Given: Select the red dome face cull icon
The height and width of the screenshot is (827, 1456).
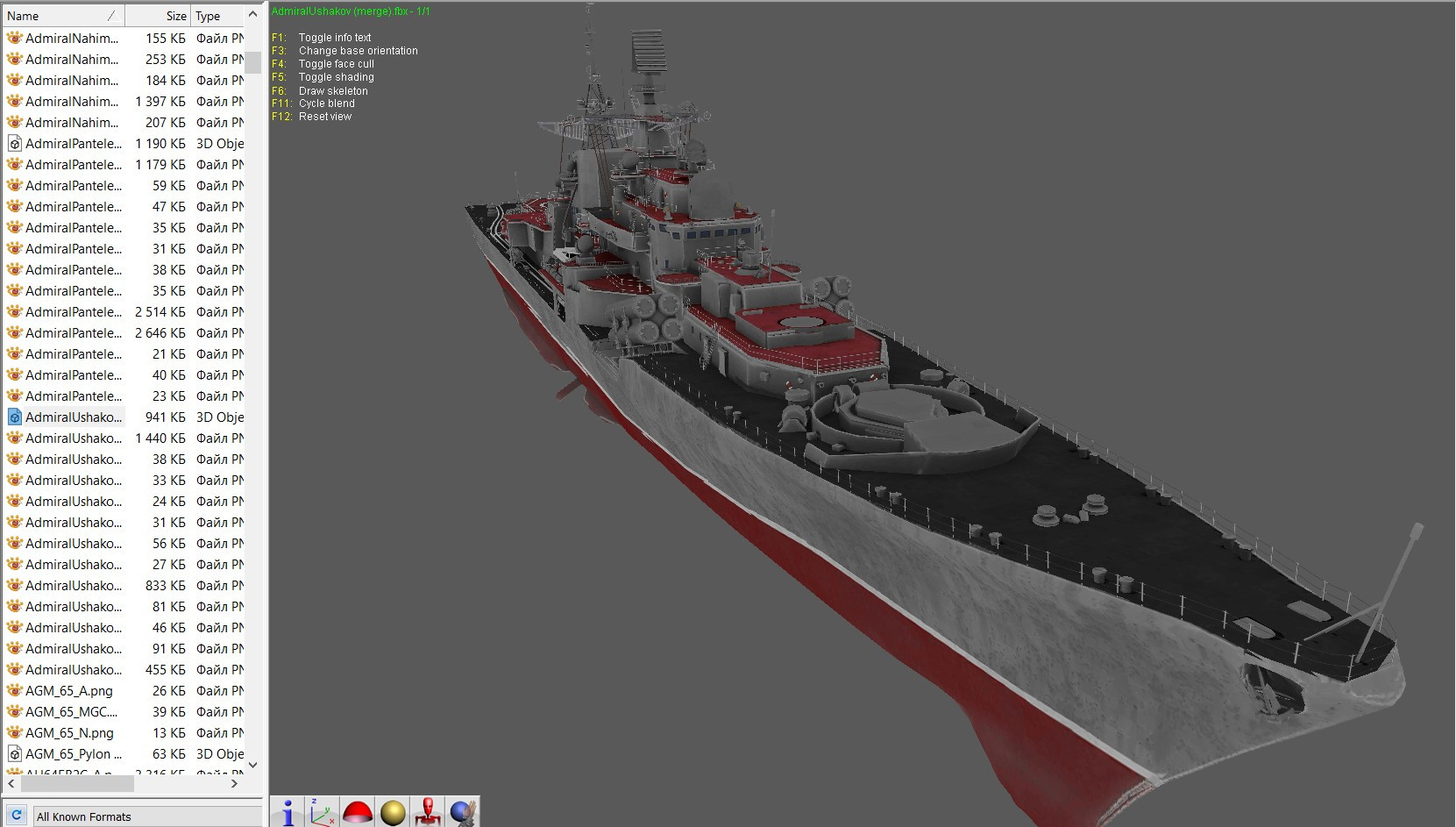Looking at the screenshot, I should tap(358, 811).
